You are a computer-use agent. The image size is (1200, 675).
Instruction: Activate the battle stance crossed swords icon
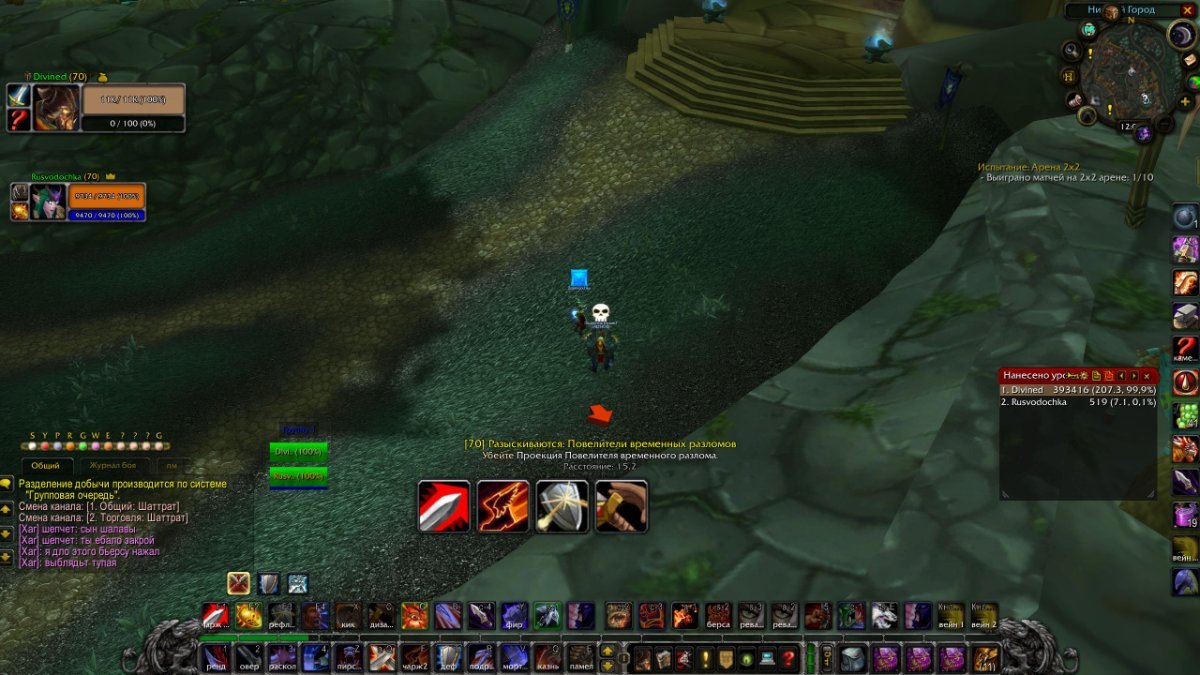pos(238,584)
